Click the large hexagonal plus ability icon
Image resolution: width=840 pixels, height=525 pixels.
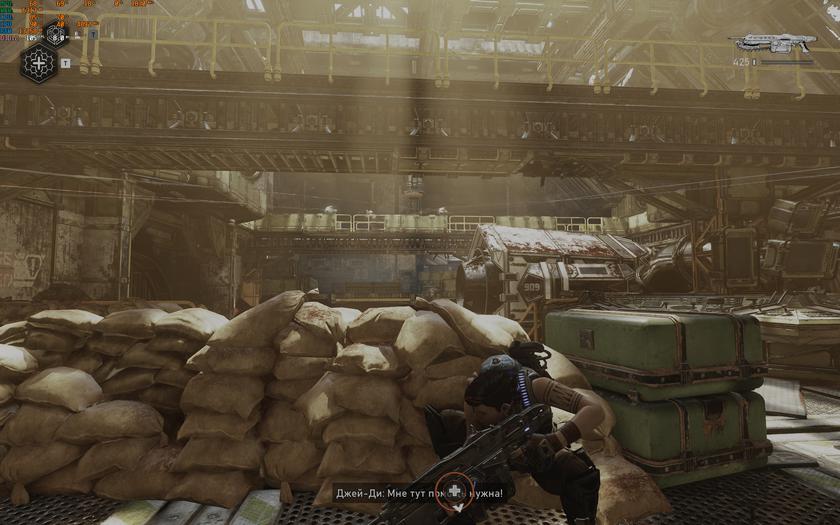coord(39,63)
